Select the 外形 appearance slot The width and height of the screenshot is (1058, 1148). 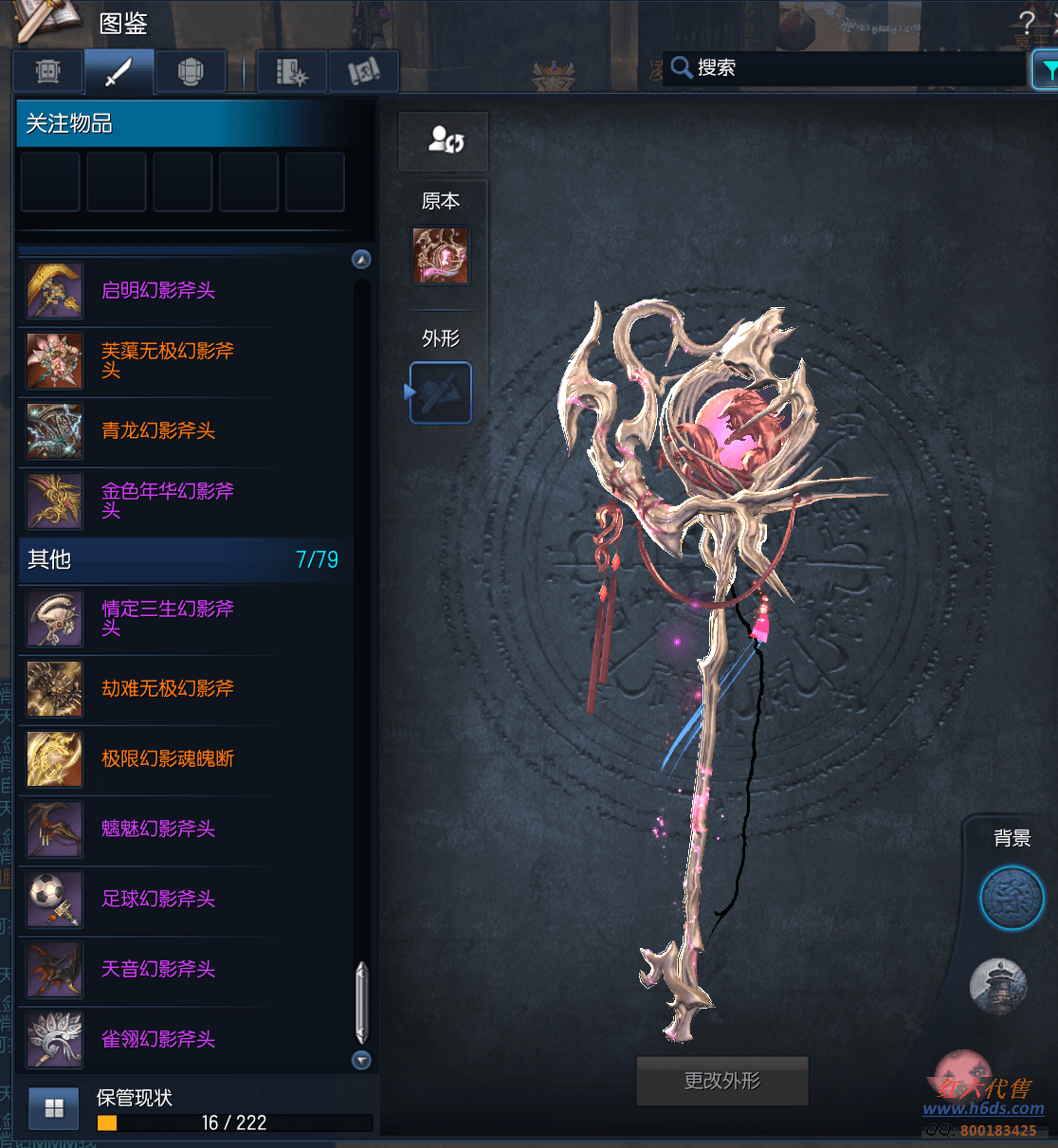click(x=441, y=392)
